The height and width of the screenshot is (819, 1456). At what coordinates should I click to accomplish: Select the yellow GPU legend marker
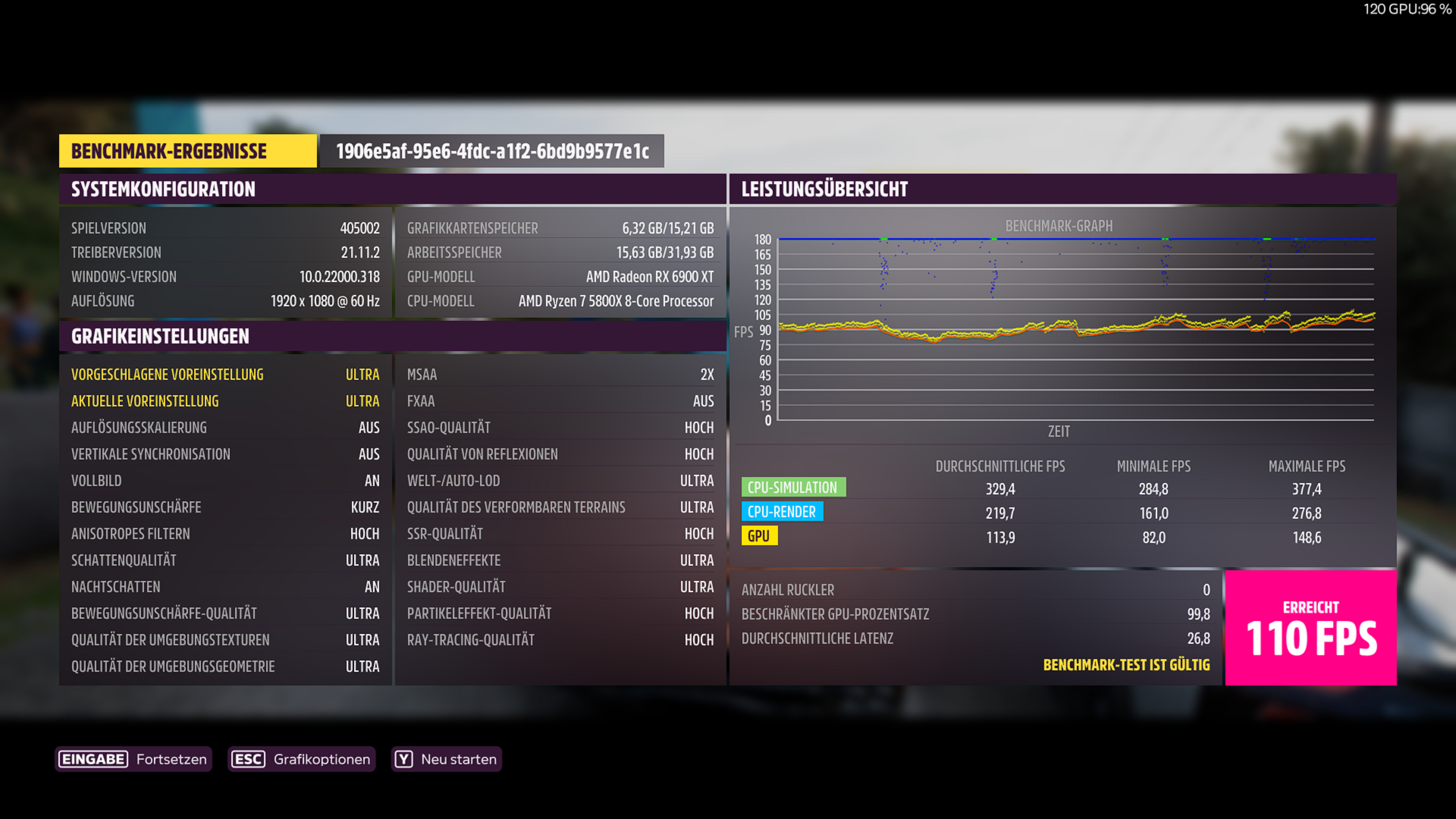point(759,536)
